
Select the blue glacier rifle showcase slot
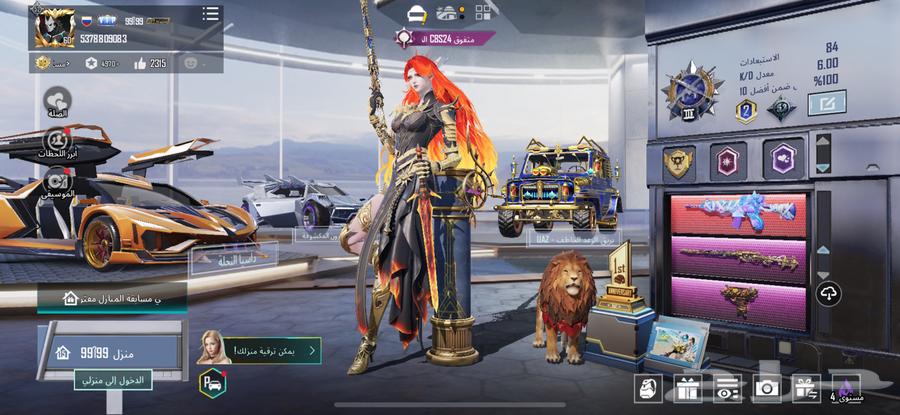click(x=738, y=211)
